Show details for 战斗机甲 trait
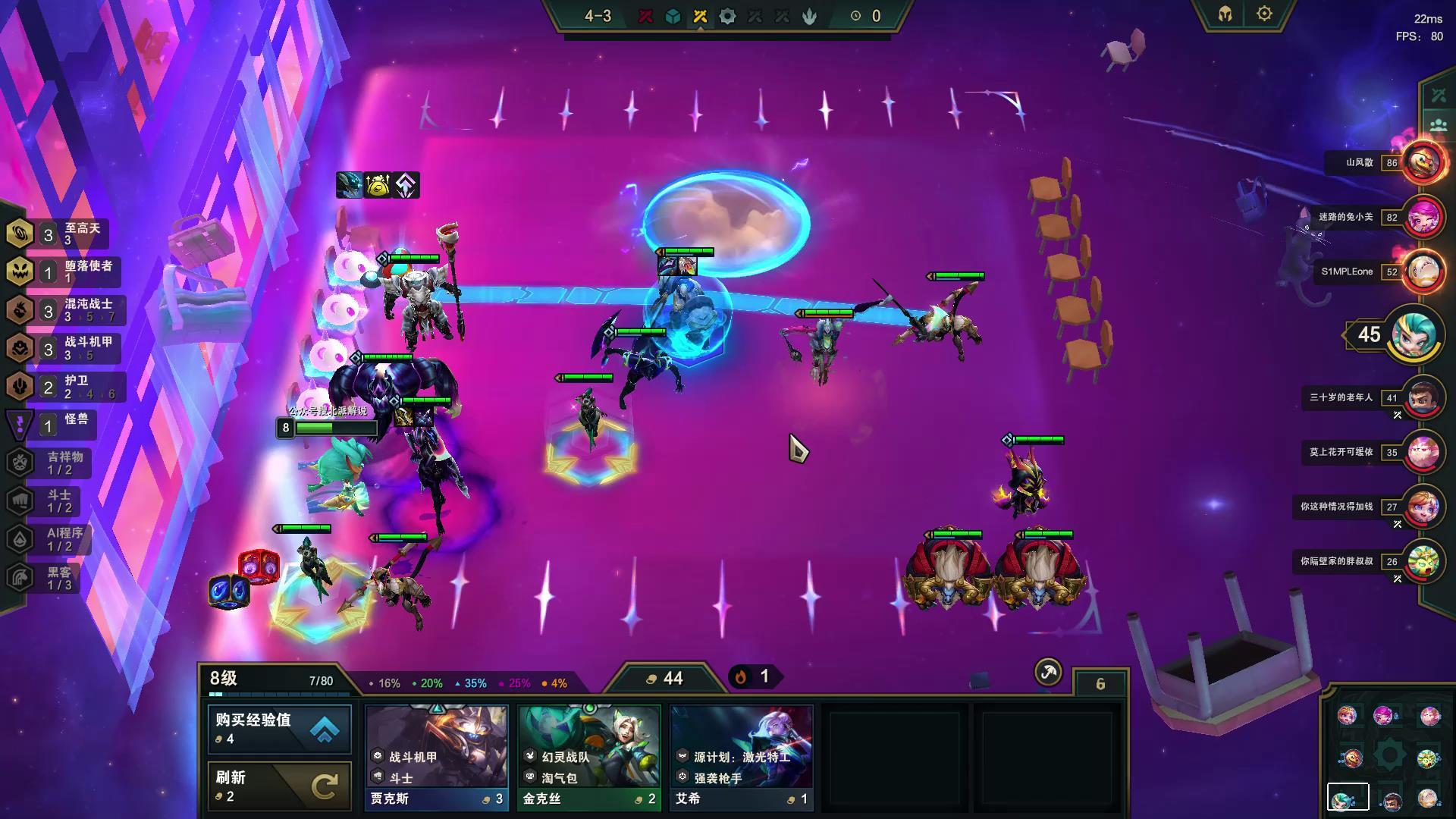This screenshot has height=819, width=1456. pos(64,347)
